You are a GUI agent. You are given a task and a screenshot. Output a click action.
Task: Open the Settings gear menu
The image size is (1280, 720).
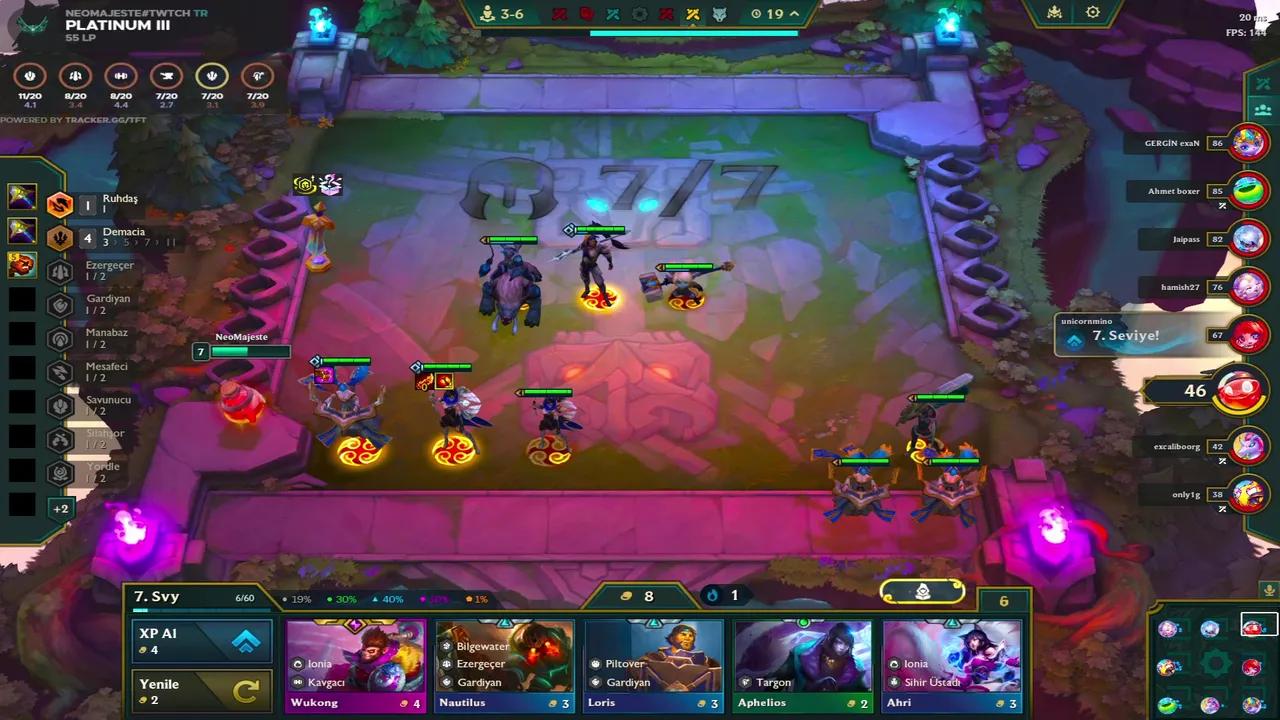[x=1092, y=12]
